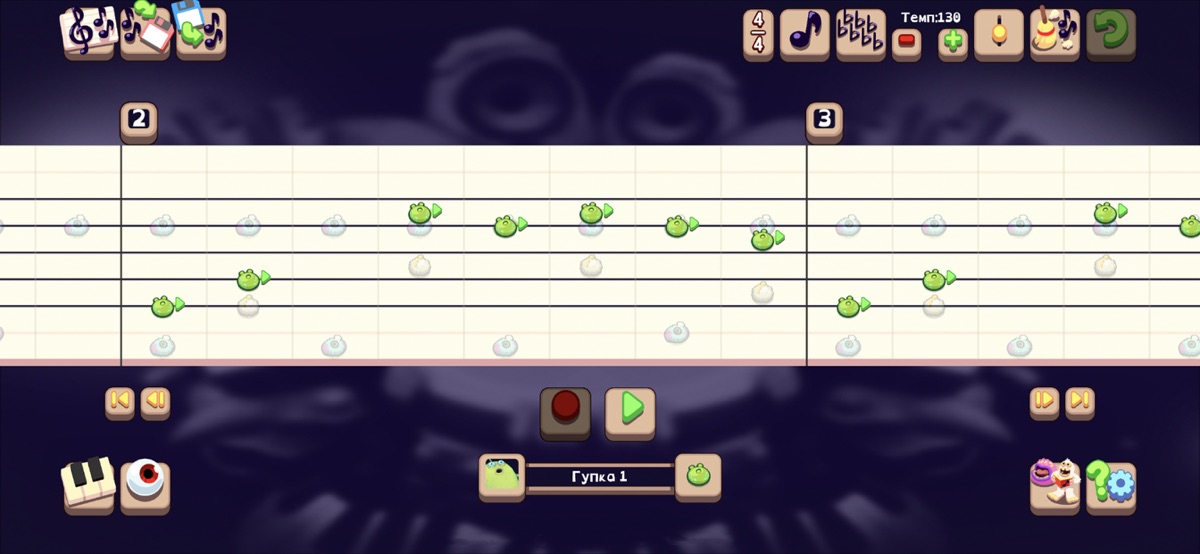
Task: Load a song with the blue floppy disk
Action: tap(201, 33)
